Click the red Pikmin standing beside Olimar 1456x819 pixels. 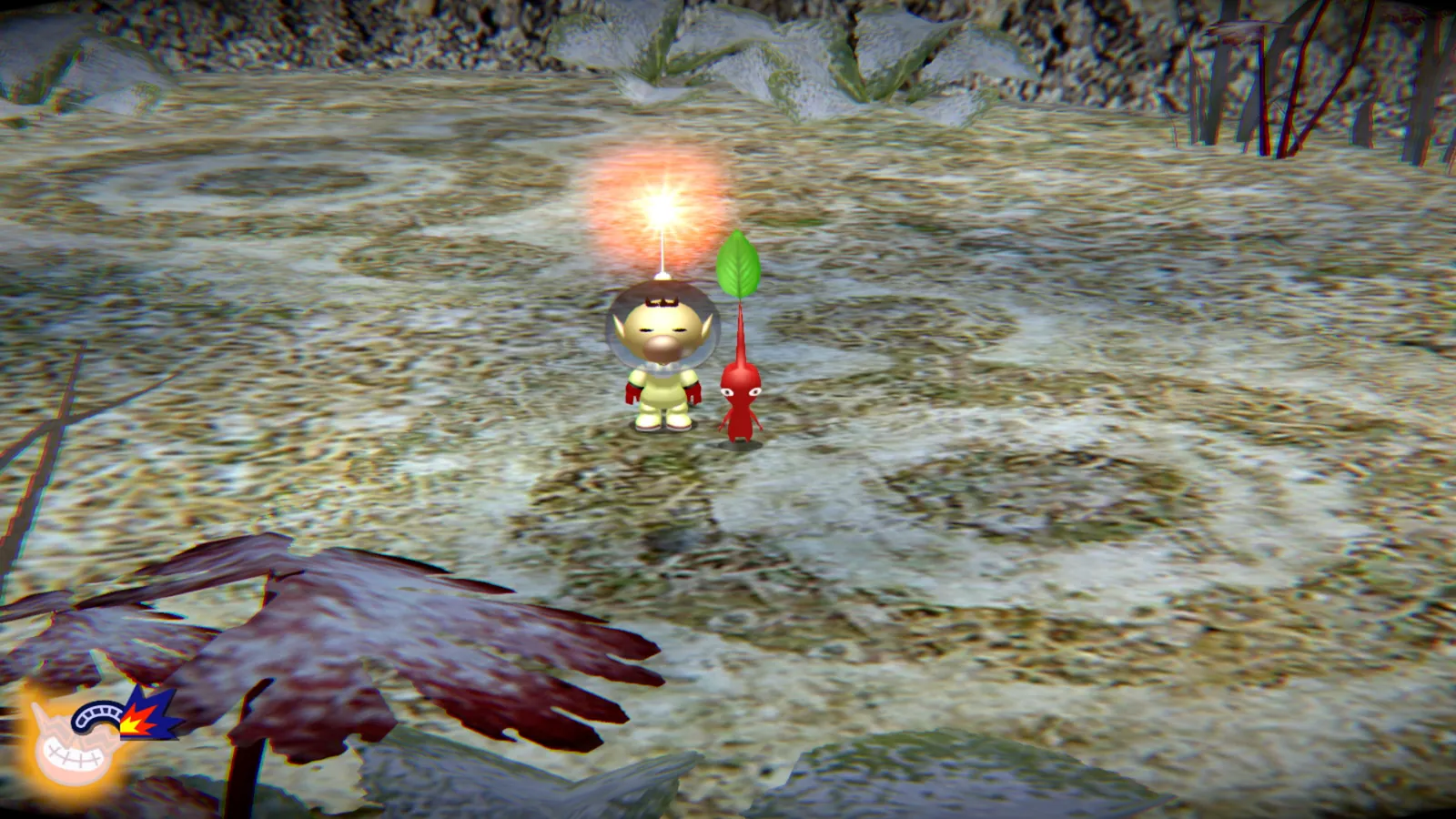tap(739, 397)
